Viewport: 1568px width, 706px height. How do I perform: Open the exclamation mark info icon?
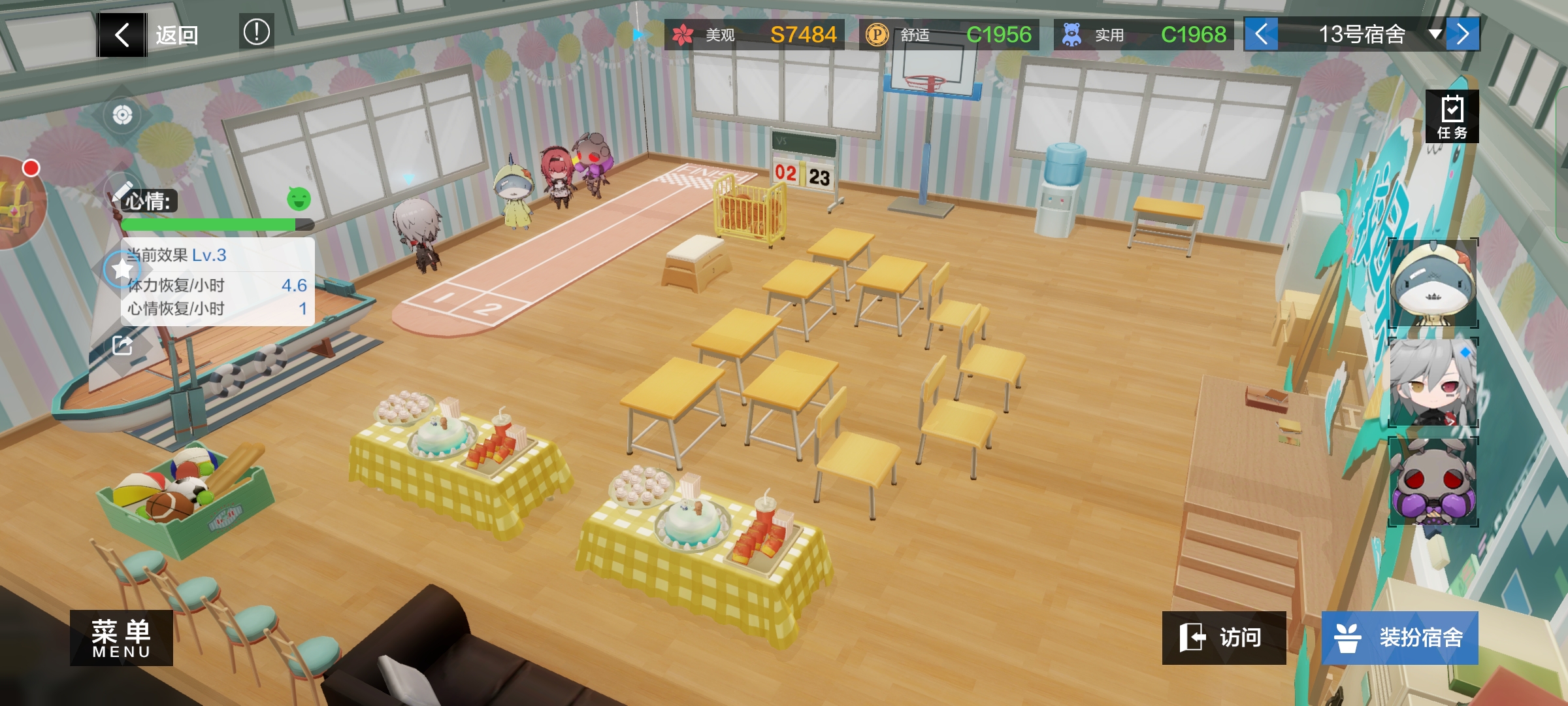(256, 31)
